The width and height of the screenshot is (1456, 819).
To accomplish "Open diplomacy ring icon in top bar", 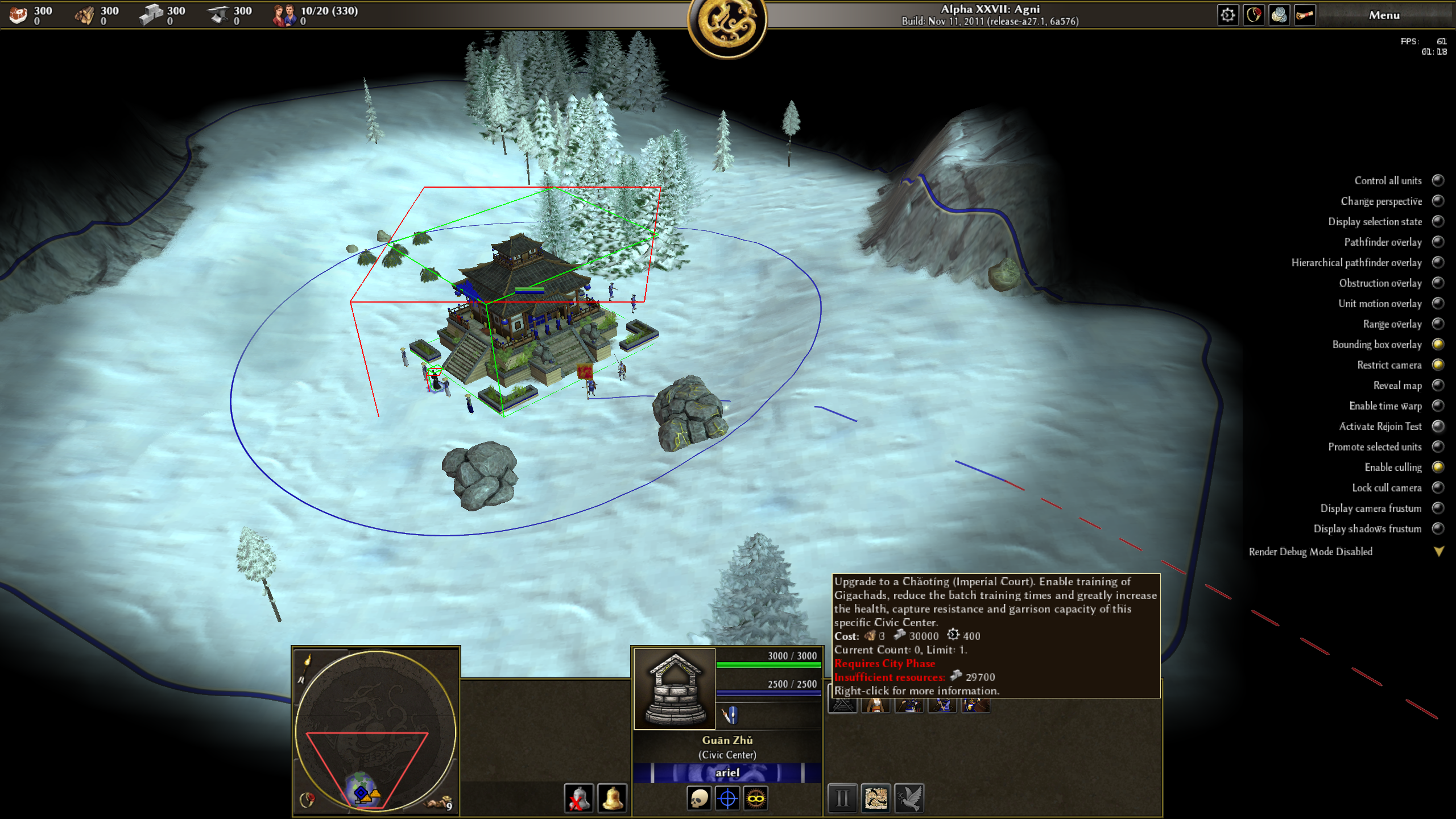I will 1254,15.
